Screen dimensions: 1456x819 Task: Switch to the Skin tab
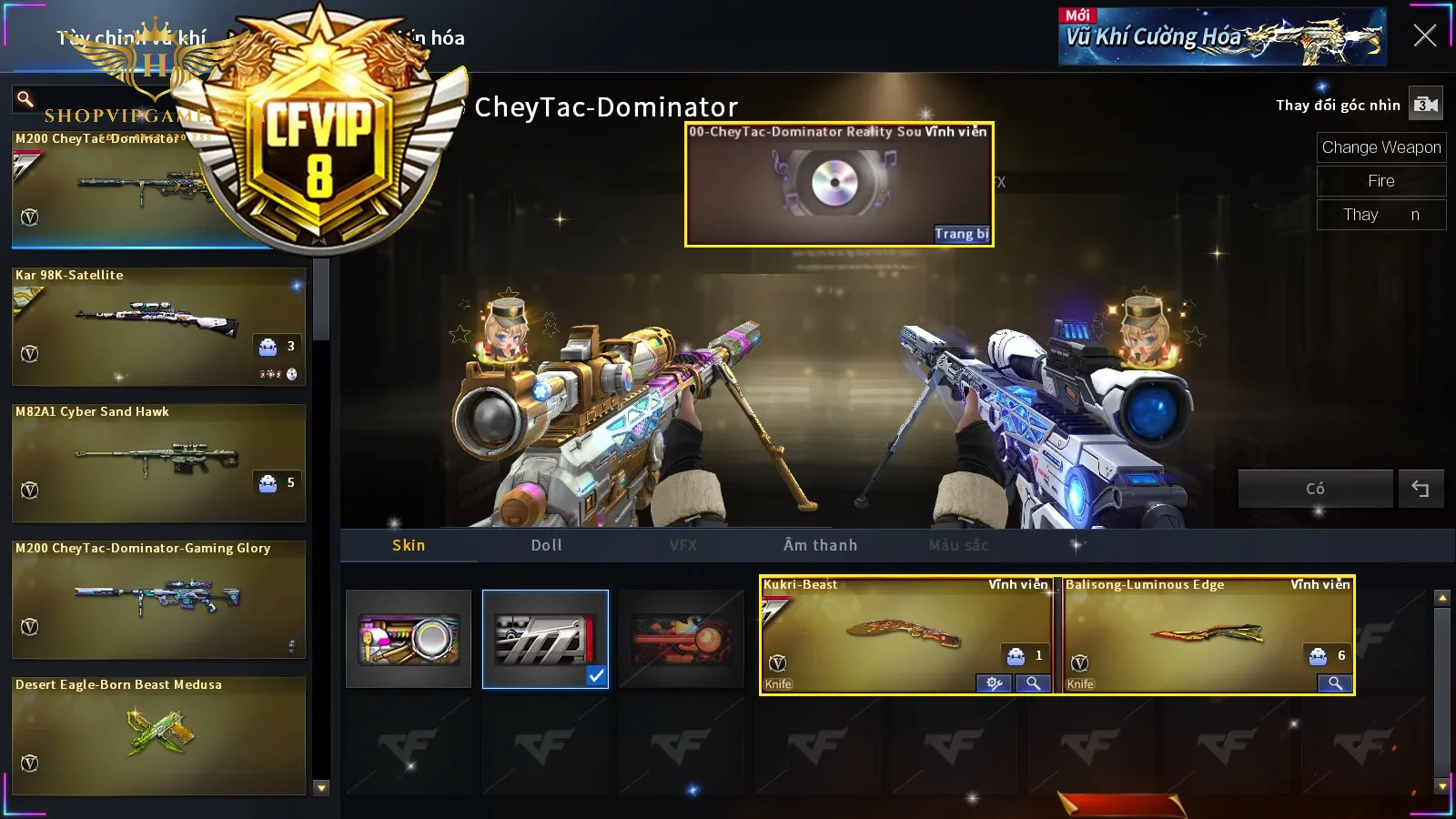click(409, 545)
